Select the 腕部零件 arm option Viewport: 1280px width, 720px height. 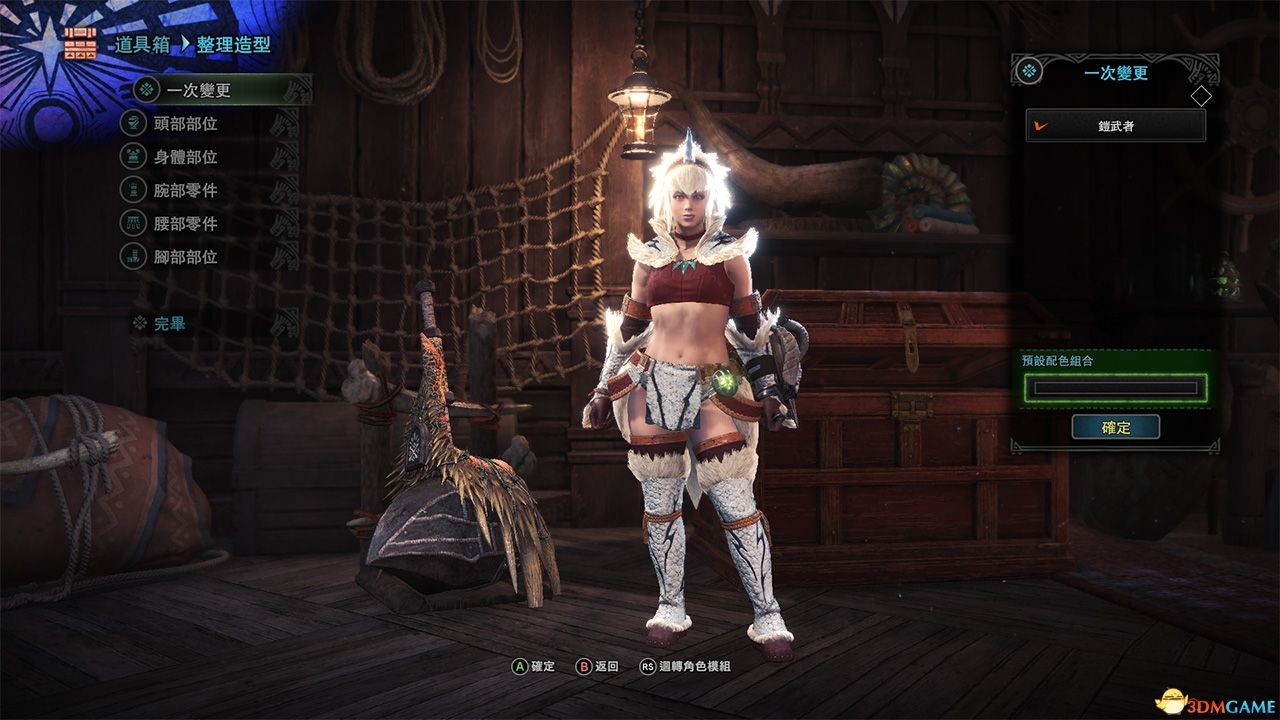[x=185, y=190]
